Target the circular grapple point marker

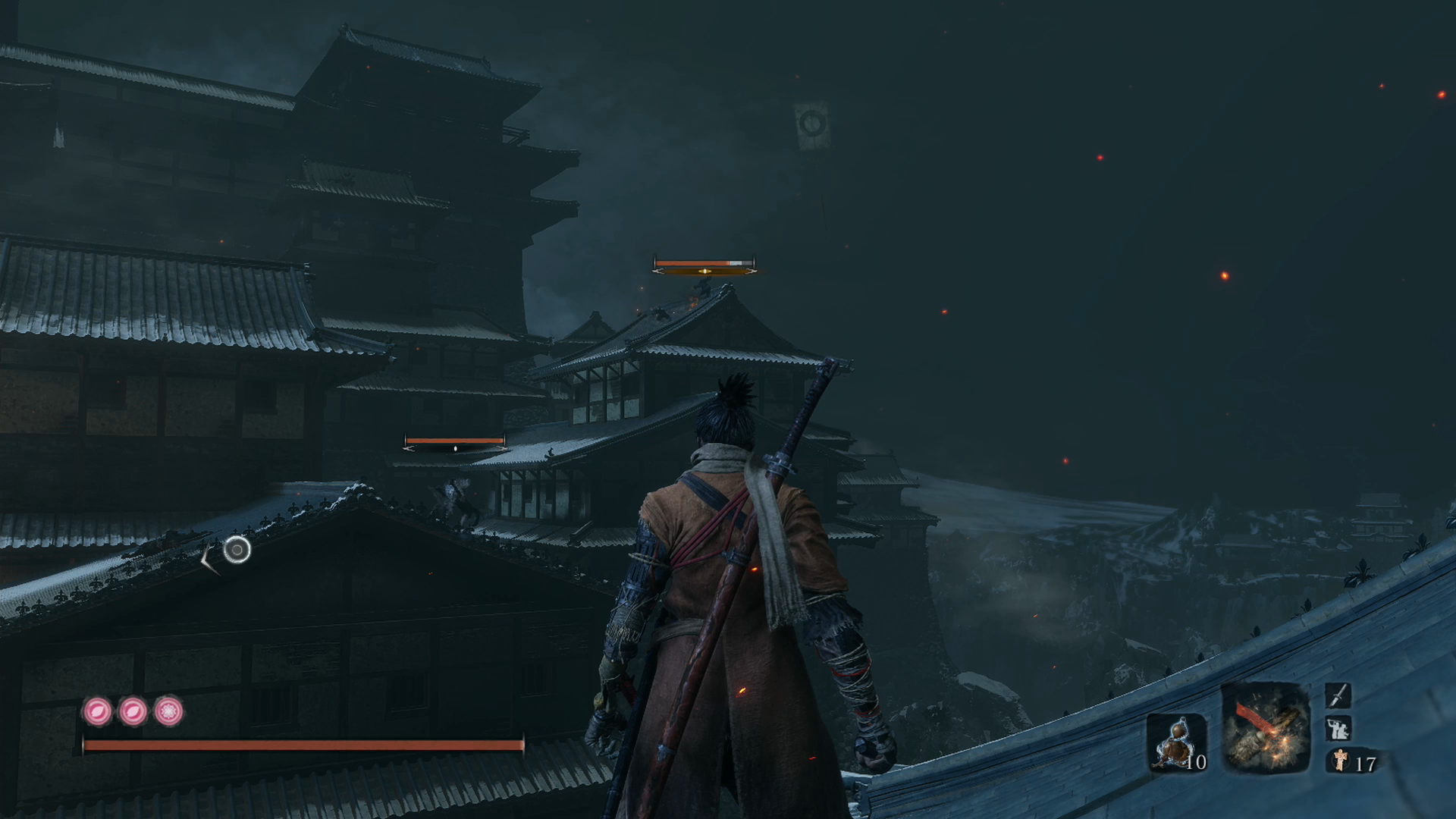coord(237,549)
